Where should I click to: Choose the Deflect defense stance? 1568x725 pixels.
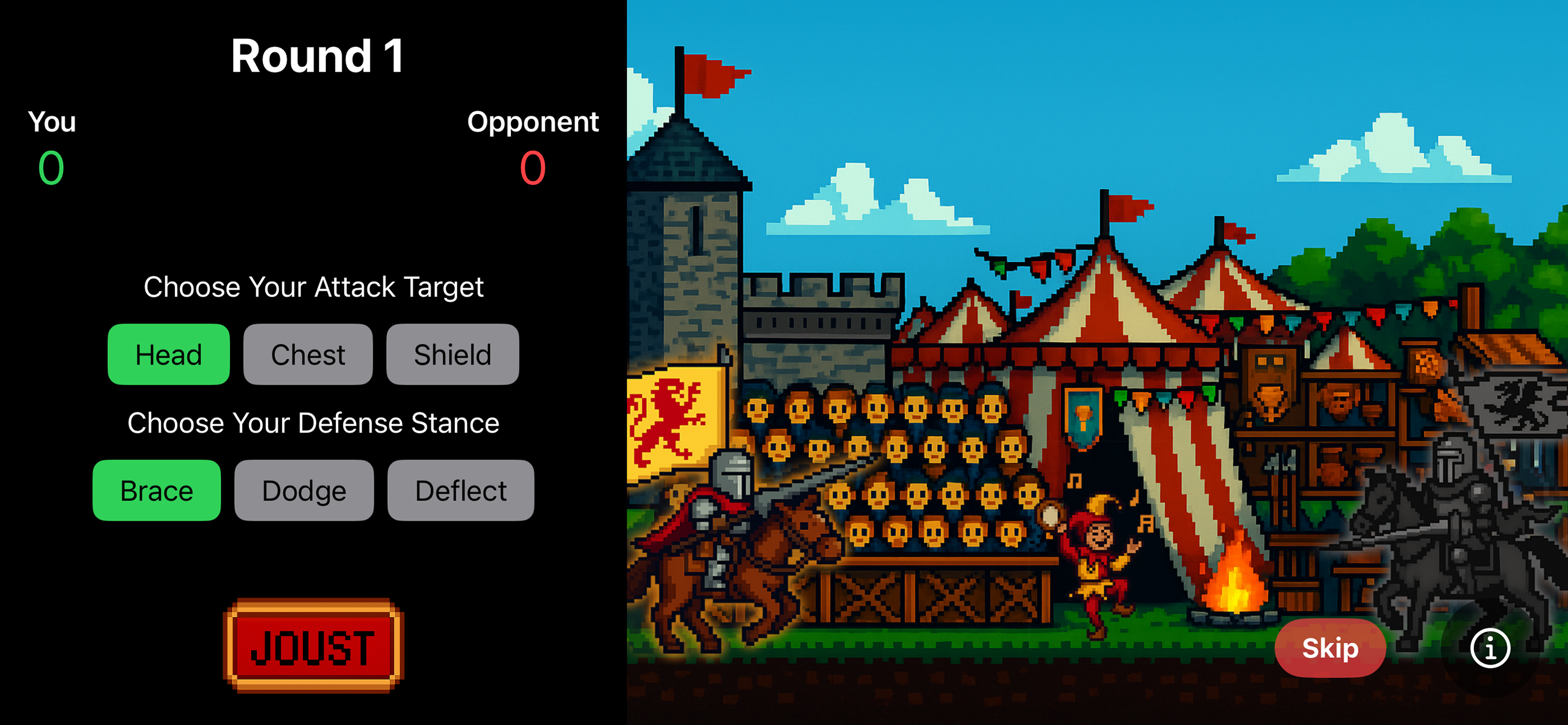[461, 490]
